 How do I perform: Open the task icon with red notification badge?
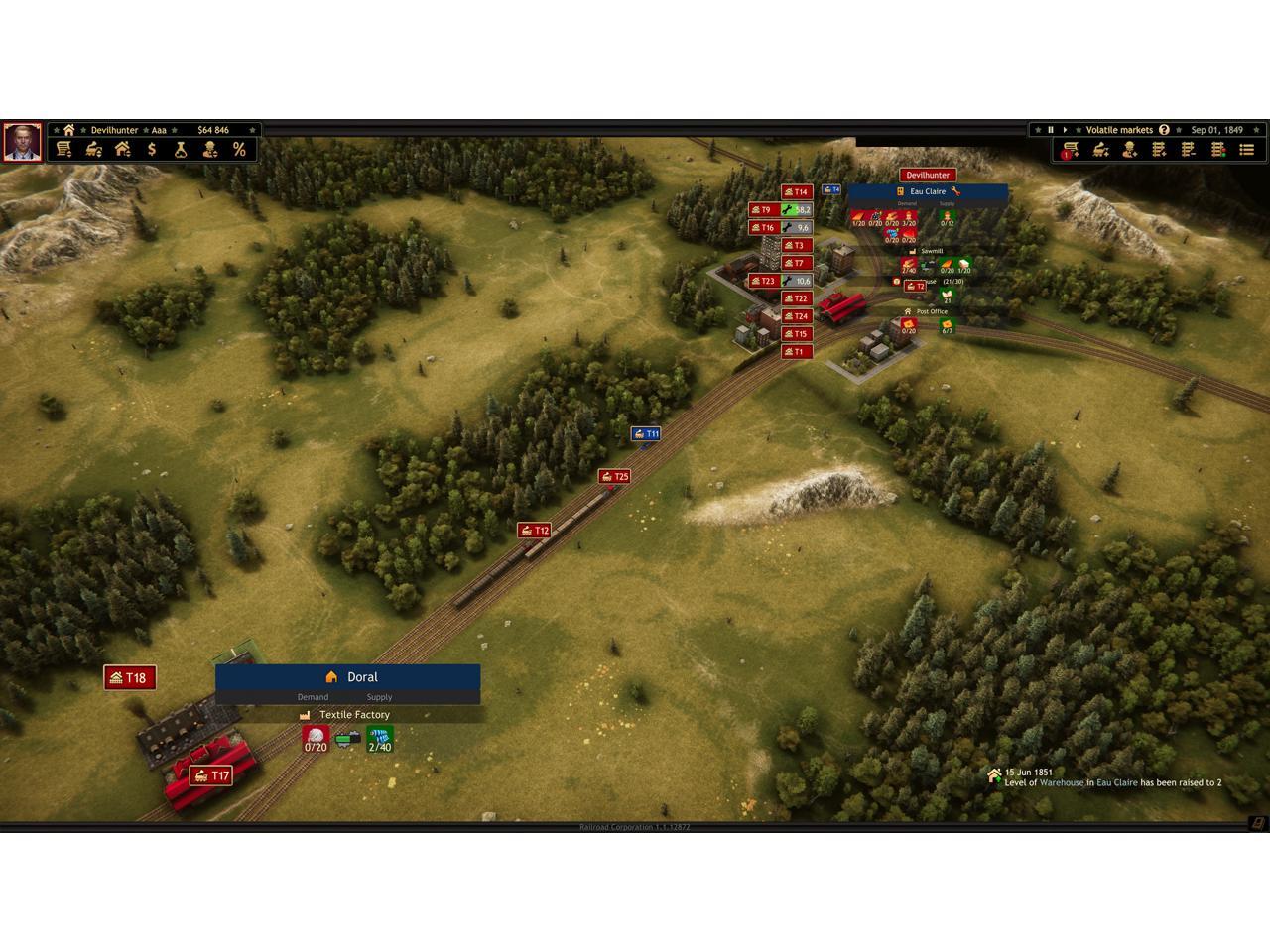coord(1070,150)
